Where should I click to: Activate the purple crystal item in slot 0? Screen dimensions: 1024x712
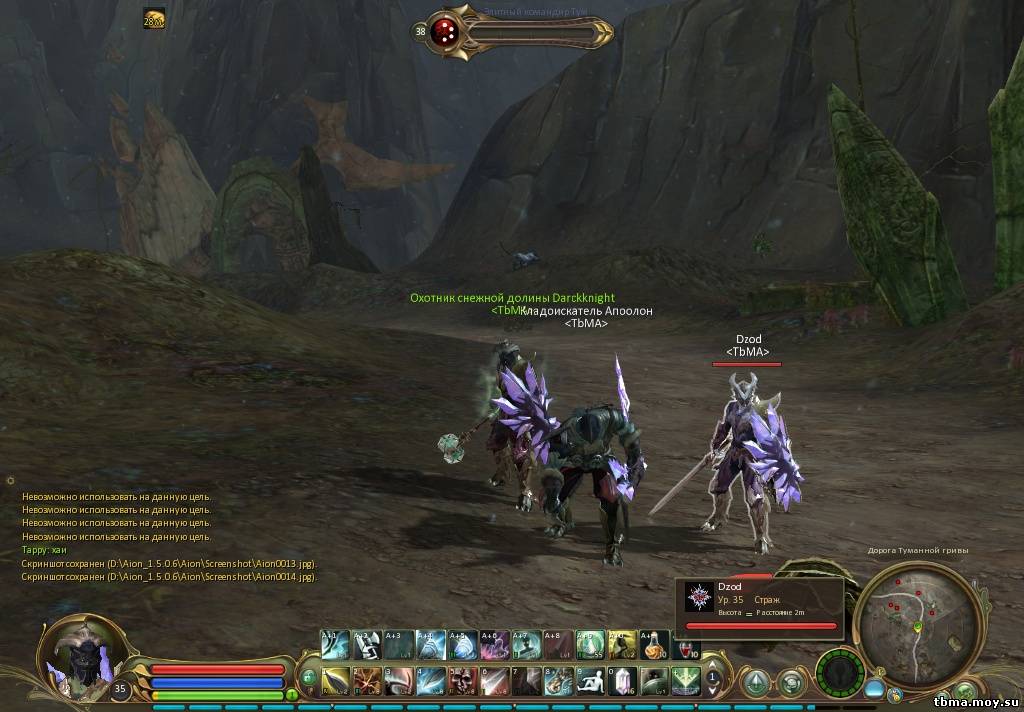click(623, 680)
